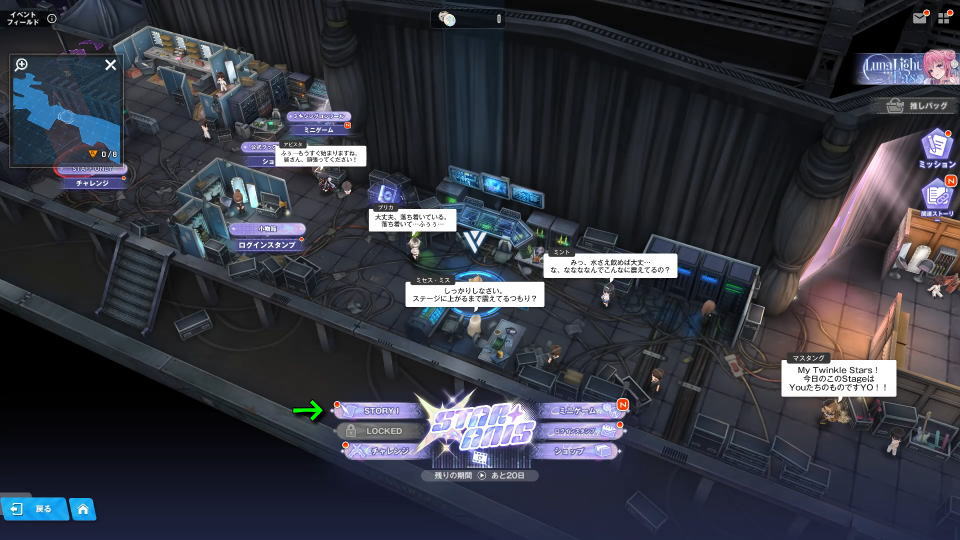The image size is (960, 540).
Task: Select the チャレンジ entry in the bottom menu
Action: coord(384,451)
